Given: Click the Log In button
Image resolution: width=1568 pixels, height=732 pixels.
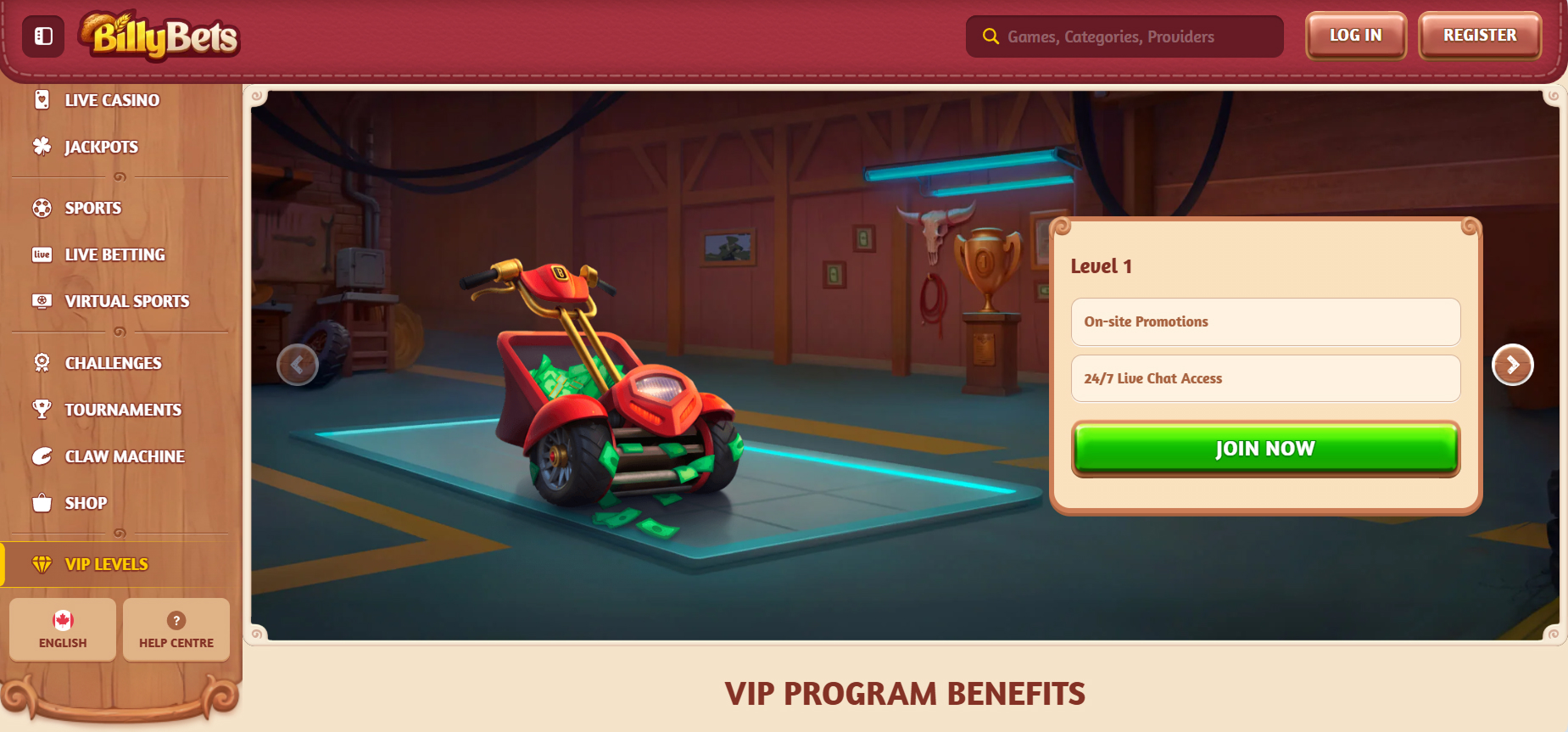Looking at the screenshot, I should tap(1355, 36).
